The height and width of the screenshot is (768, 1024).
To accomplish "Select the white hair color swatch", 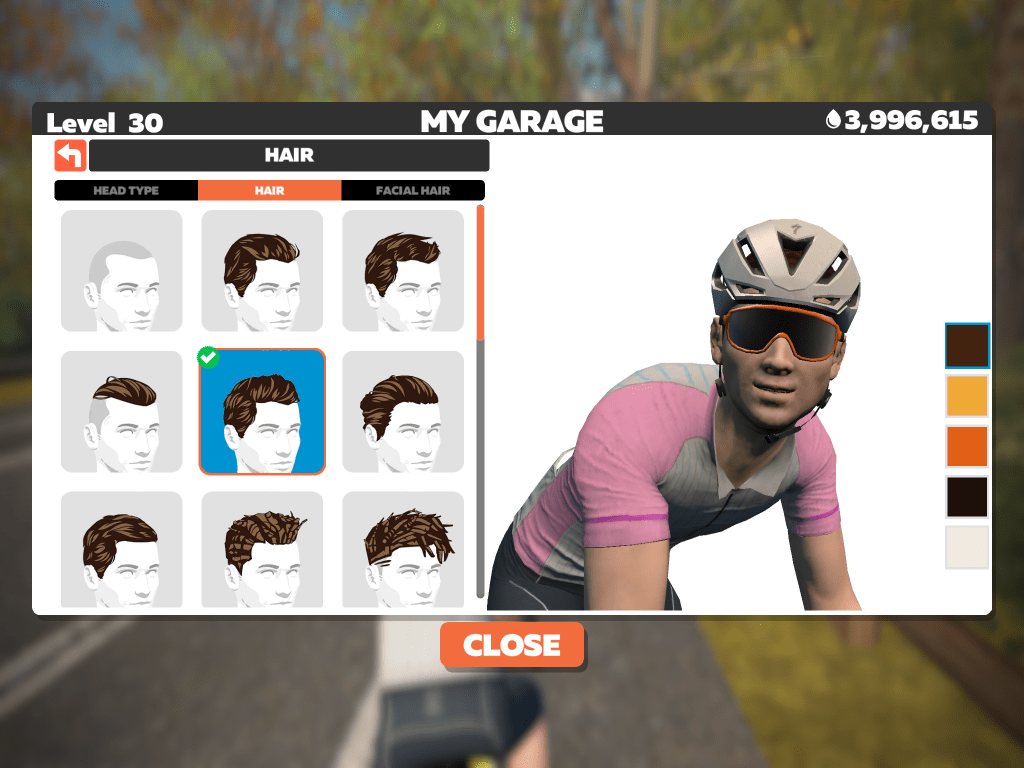I will point(967,547).
